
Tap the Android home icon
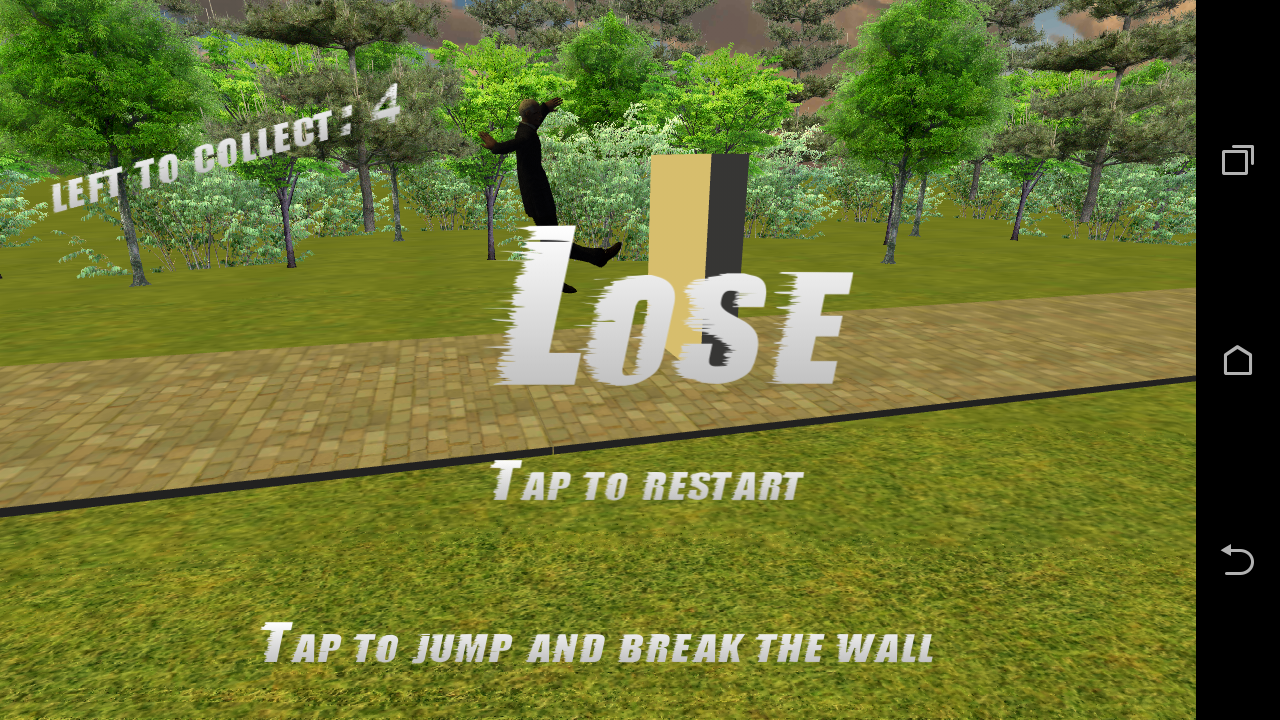click(x=1237, y=360)
